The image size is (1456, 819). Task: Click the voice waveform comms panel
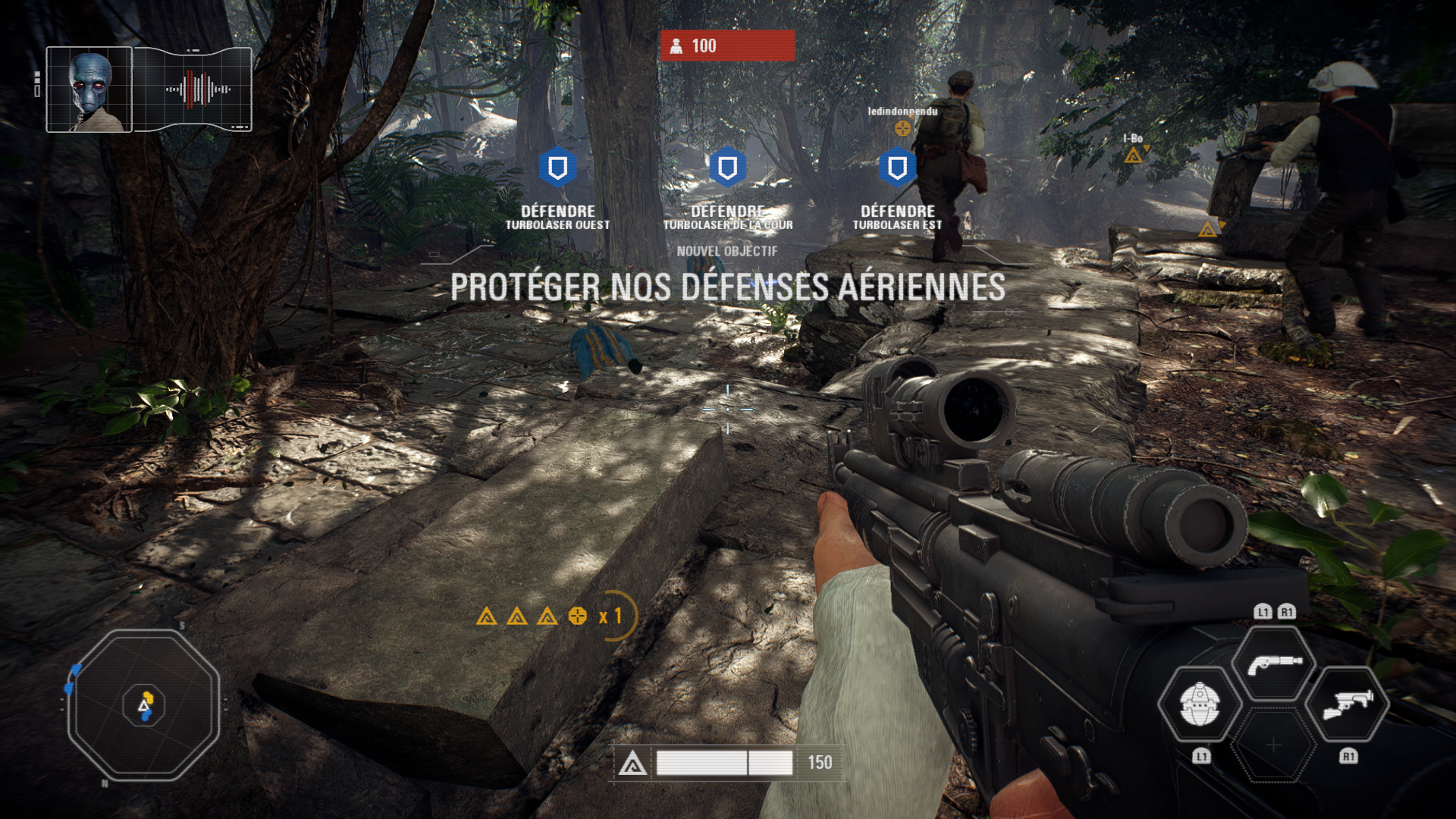pos(193,89)
